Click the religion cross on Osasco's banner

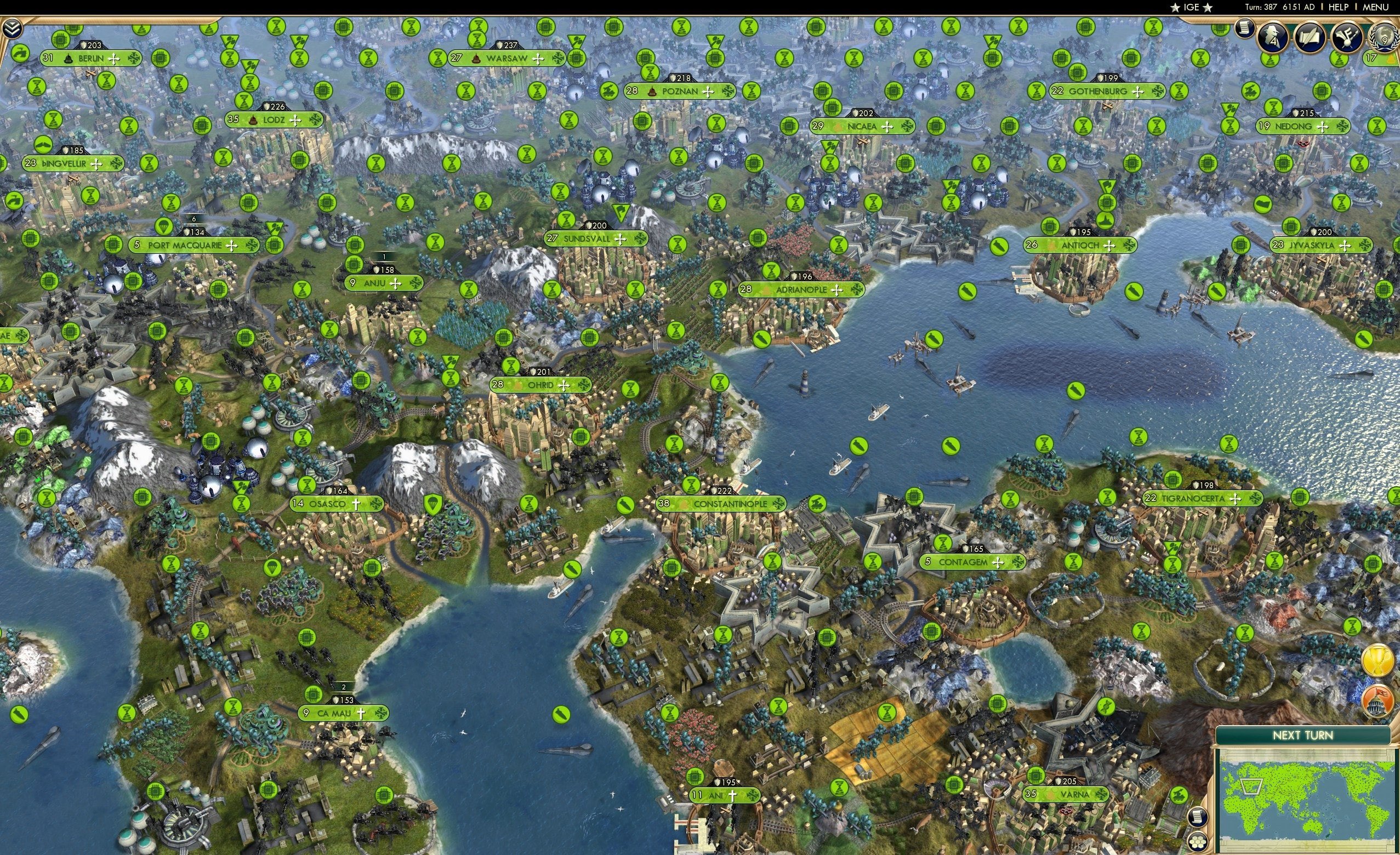[x=356, y=505]
